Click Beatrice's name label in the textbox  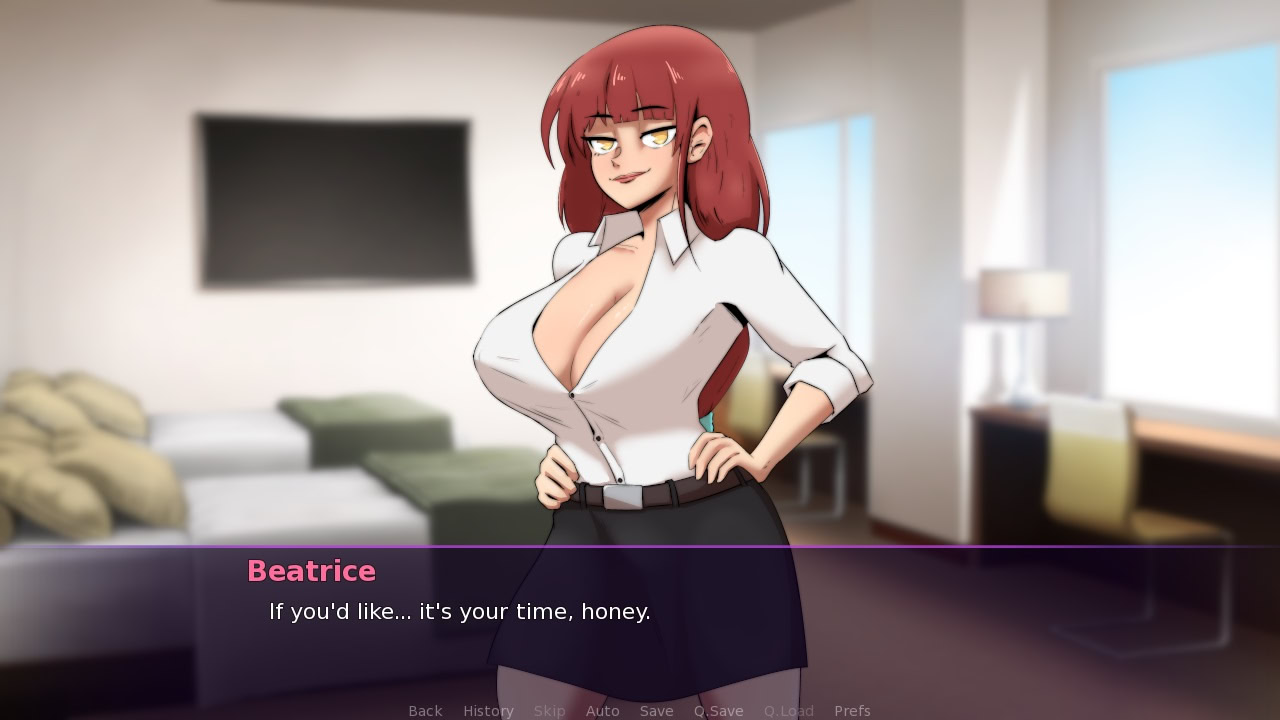[311, 571]
